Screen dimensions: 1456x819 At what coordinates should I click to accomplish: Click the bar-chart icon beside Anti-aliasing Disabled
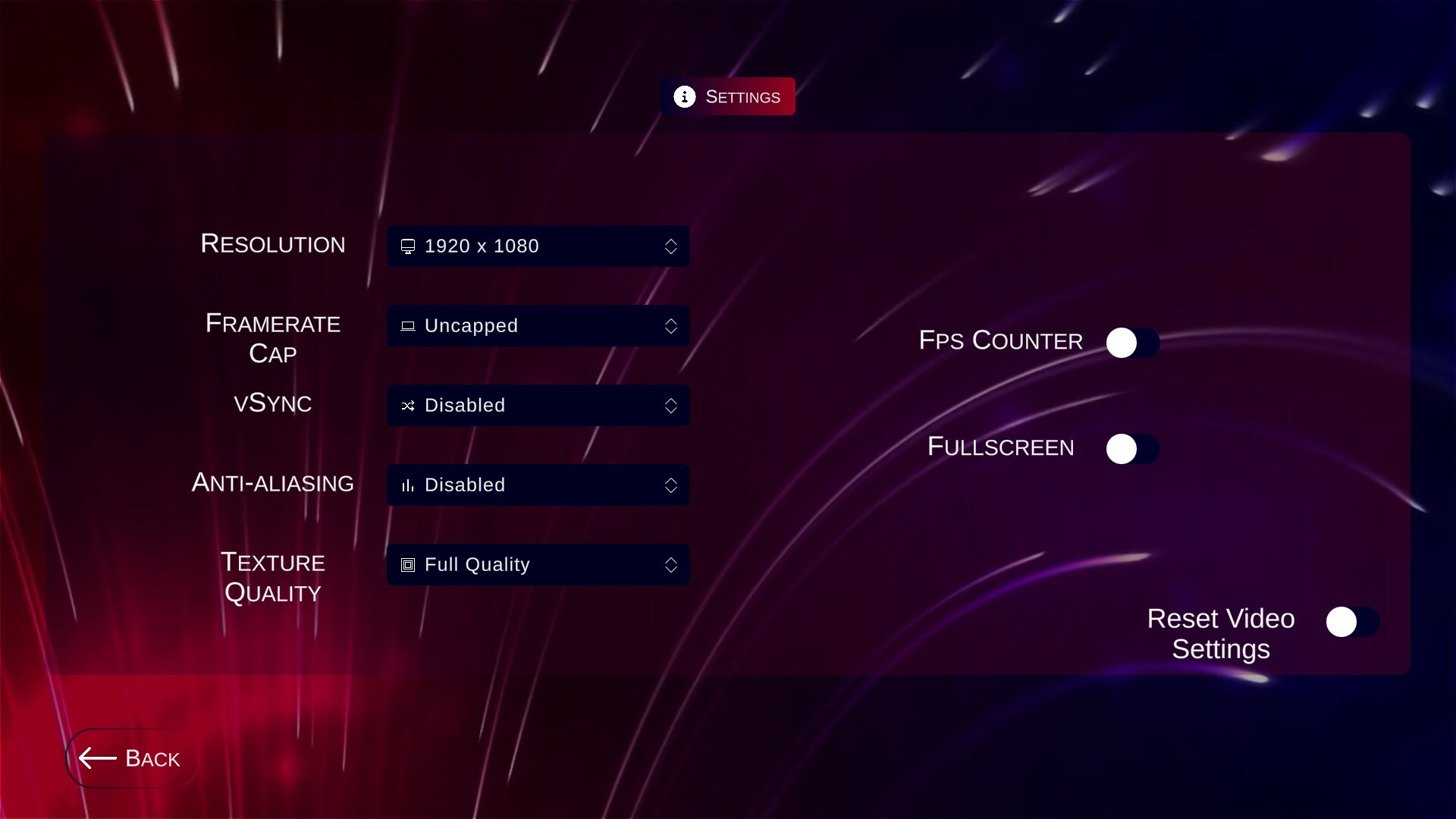coord(408,485)
